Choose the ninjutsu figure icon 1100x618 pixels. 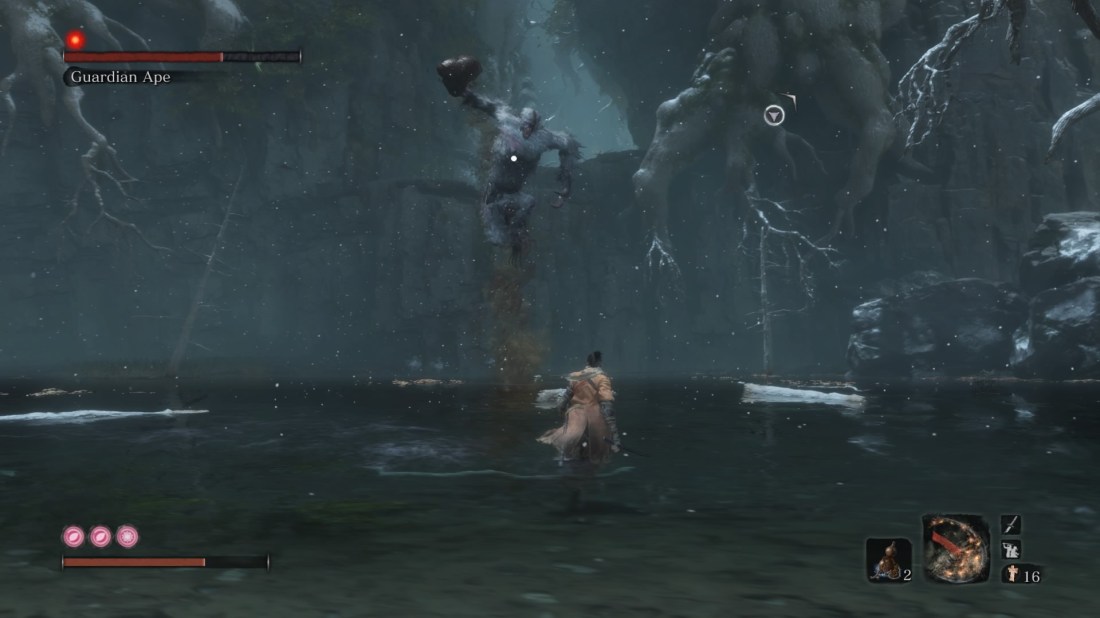1011,549
